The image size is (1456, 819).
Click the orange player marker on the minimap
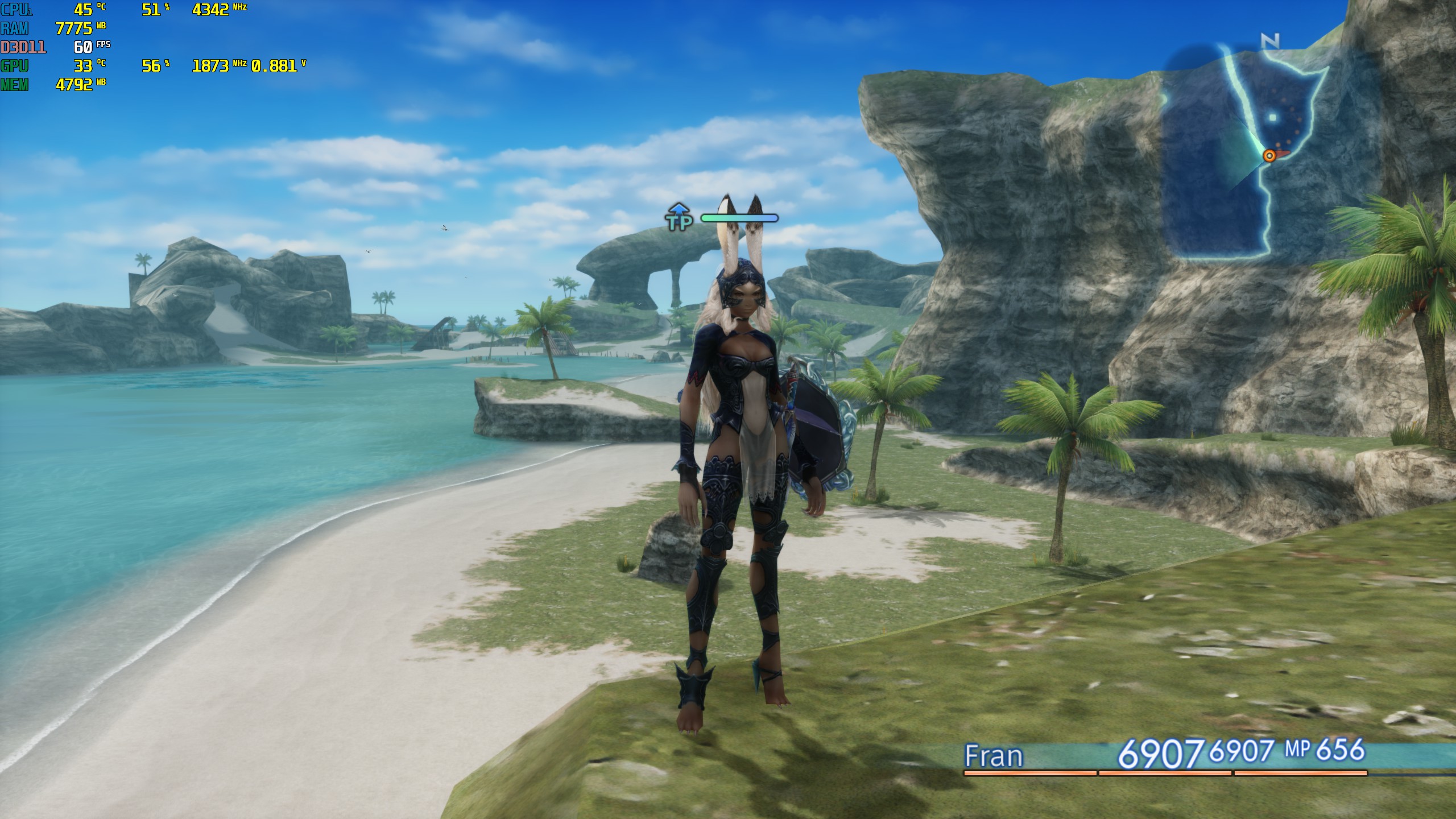[1269, 155]
